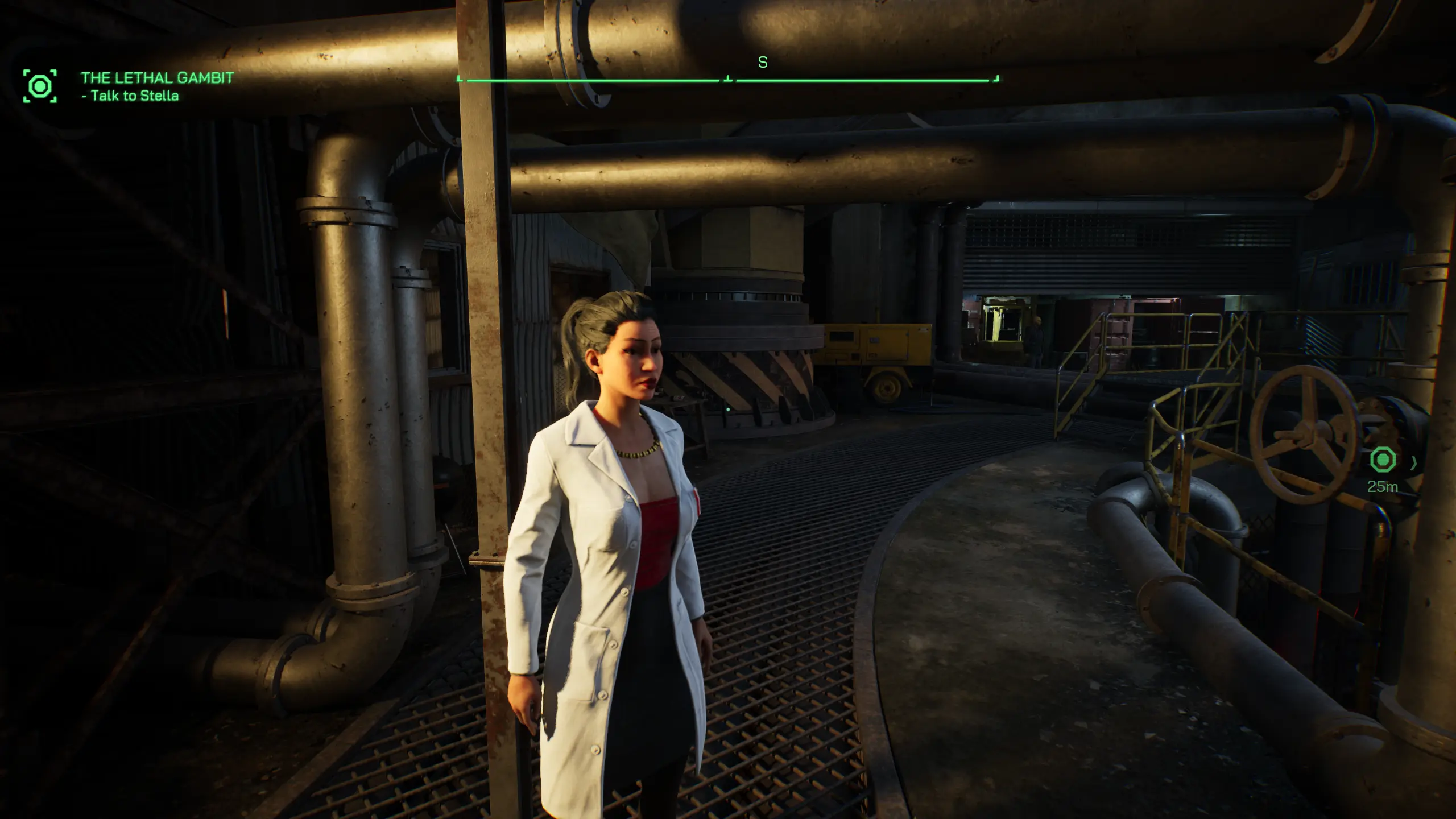Select The Lethal Gambit quest title
Screen dimensions: 1456x819
[157, 78]
